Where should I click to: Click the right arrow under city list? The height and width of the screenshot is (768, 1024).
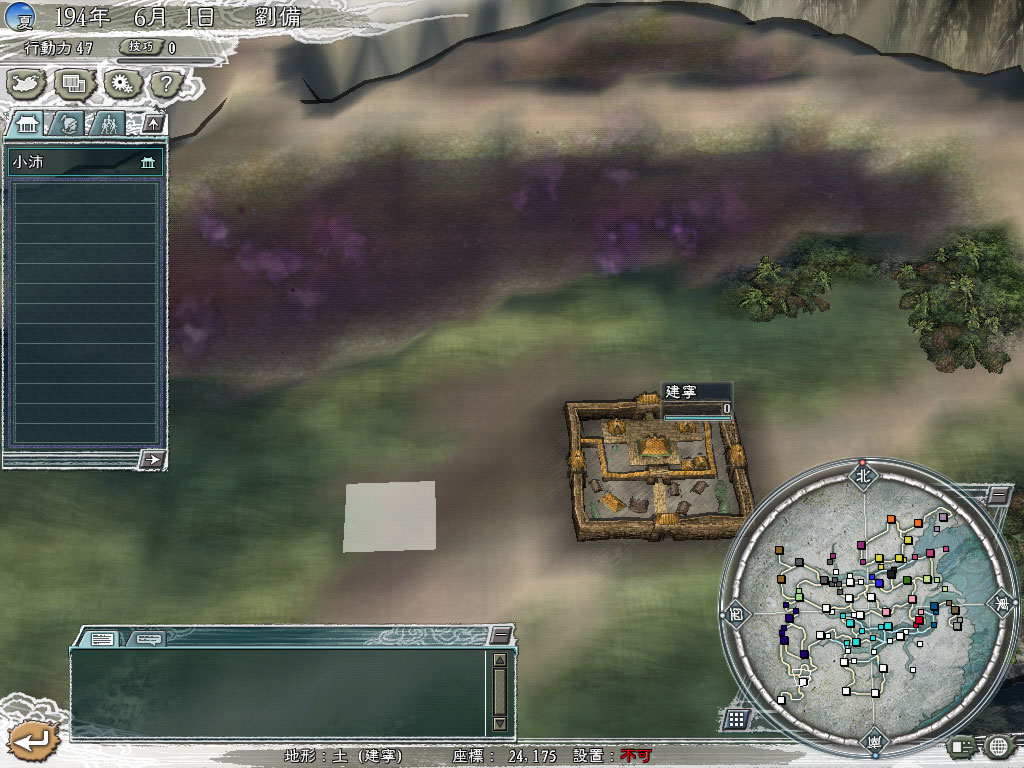(152, 459)
